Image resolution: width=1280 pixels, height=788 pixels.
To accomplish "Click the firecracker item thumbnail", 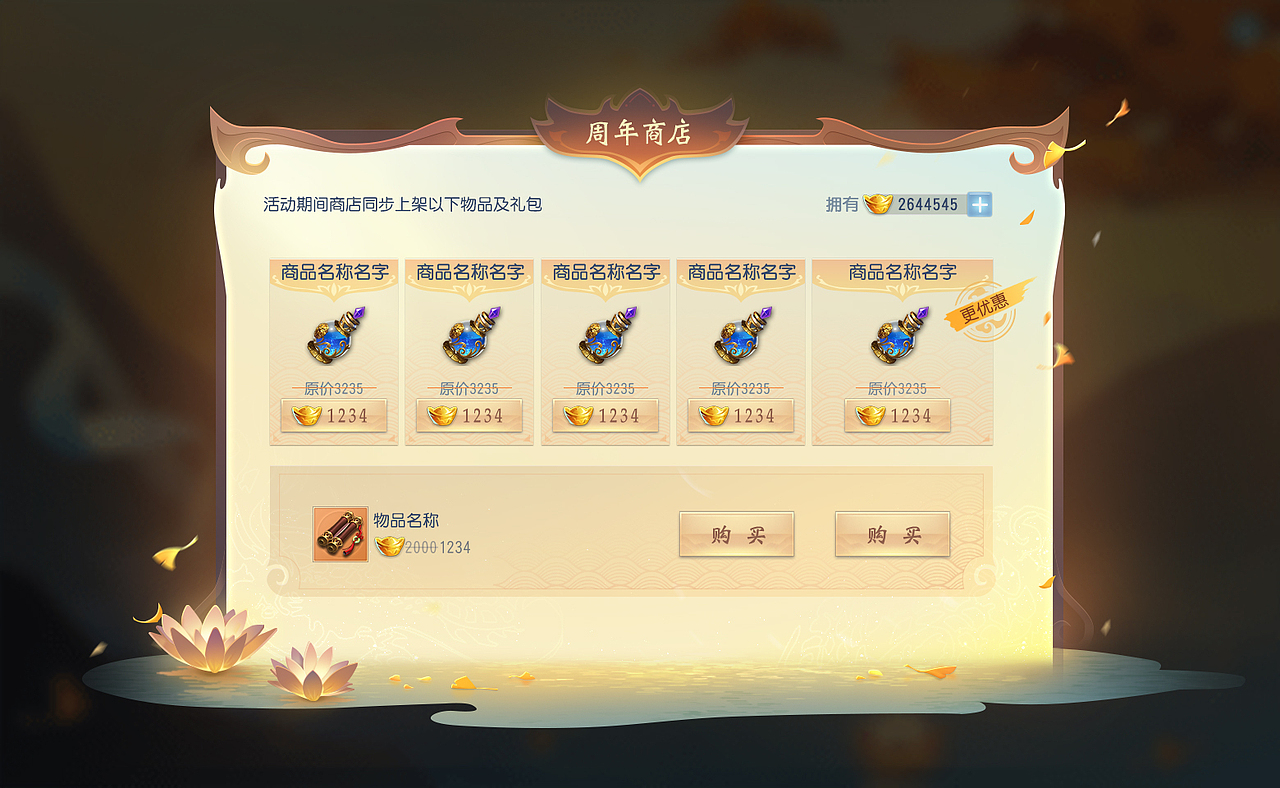I will click(340, 536).
